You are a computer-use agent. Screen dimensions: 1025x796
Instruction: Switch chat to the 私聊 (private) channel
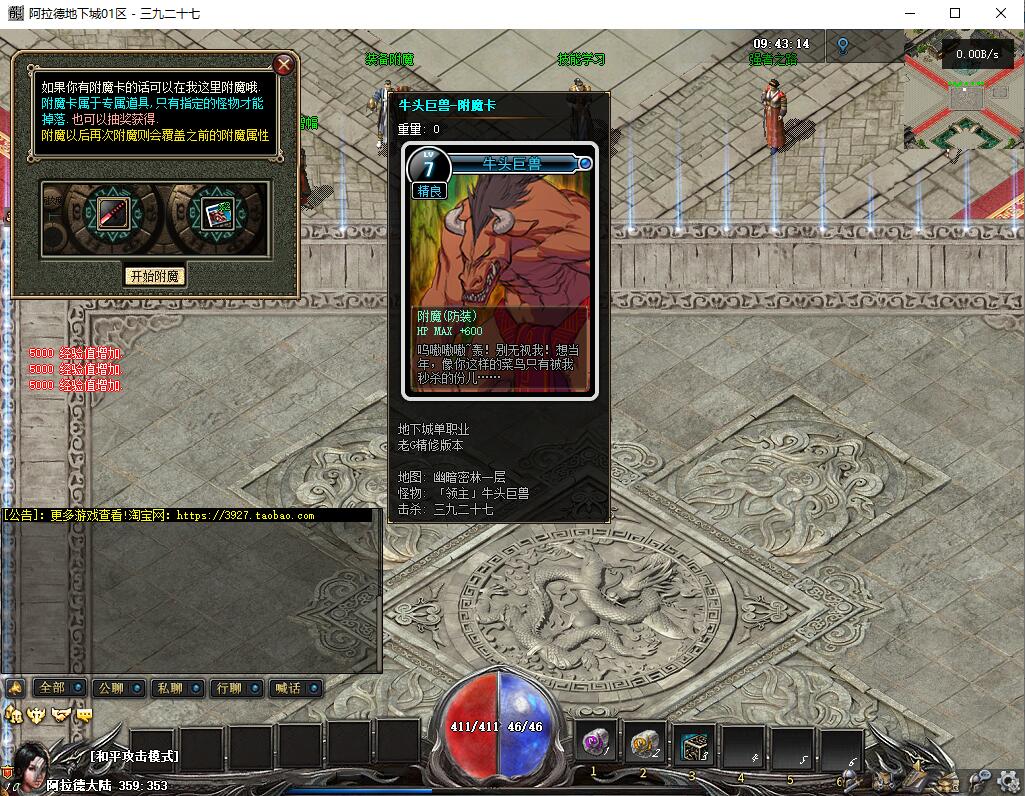coord(168,688)
